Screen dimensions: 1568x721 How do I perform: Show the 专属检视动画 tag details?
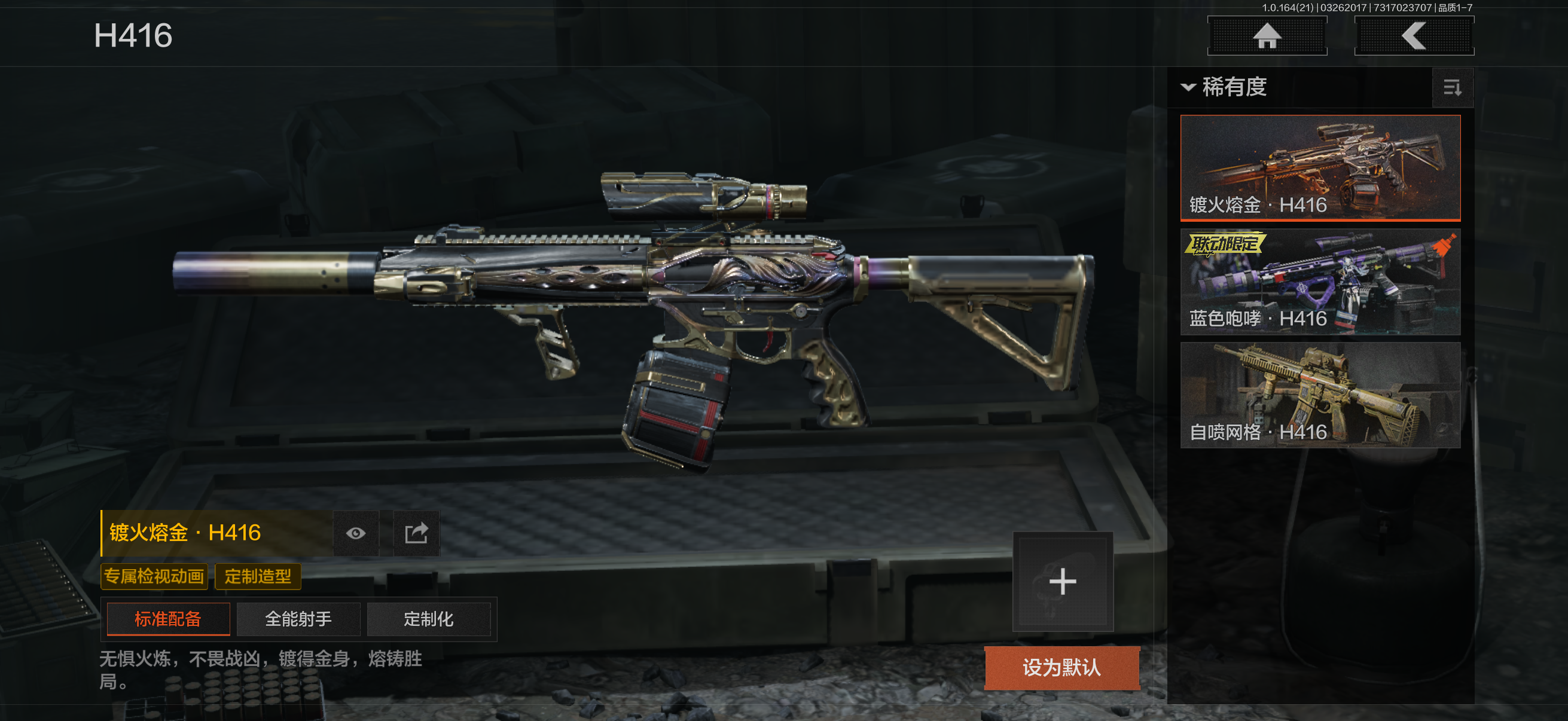154,576
